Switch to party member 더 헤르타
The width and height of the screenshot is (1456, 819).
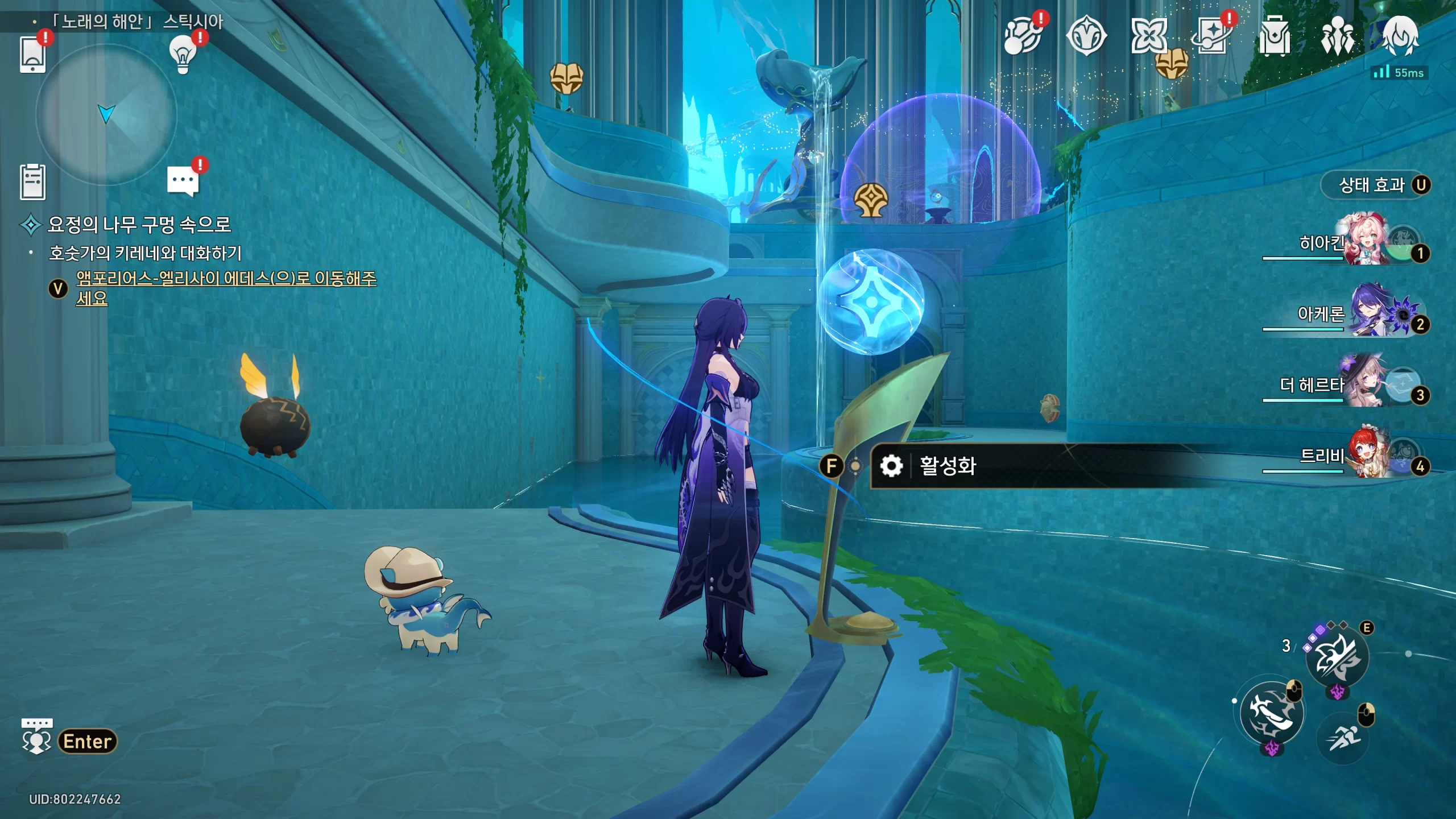[x=1365, y=386]
